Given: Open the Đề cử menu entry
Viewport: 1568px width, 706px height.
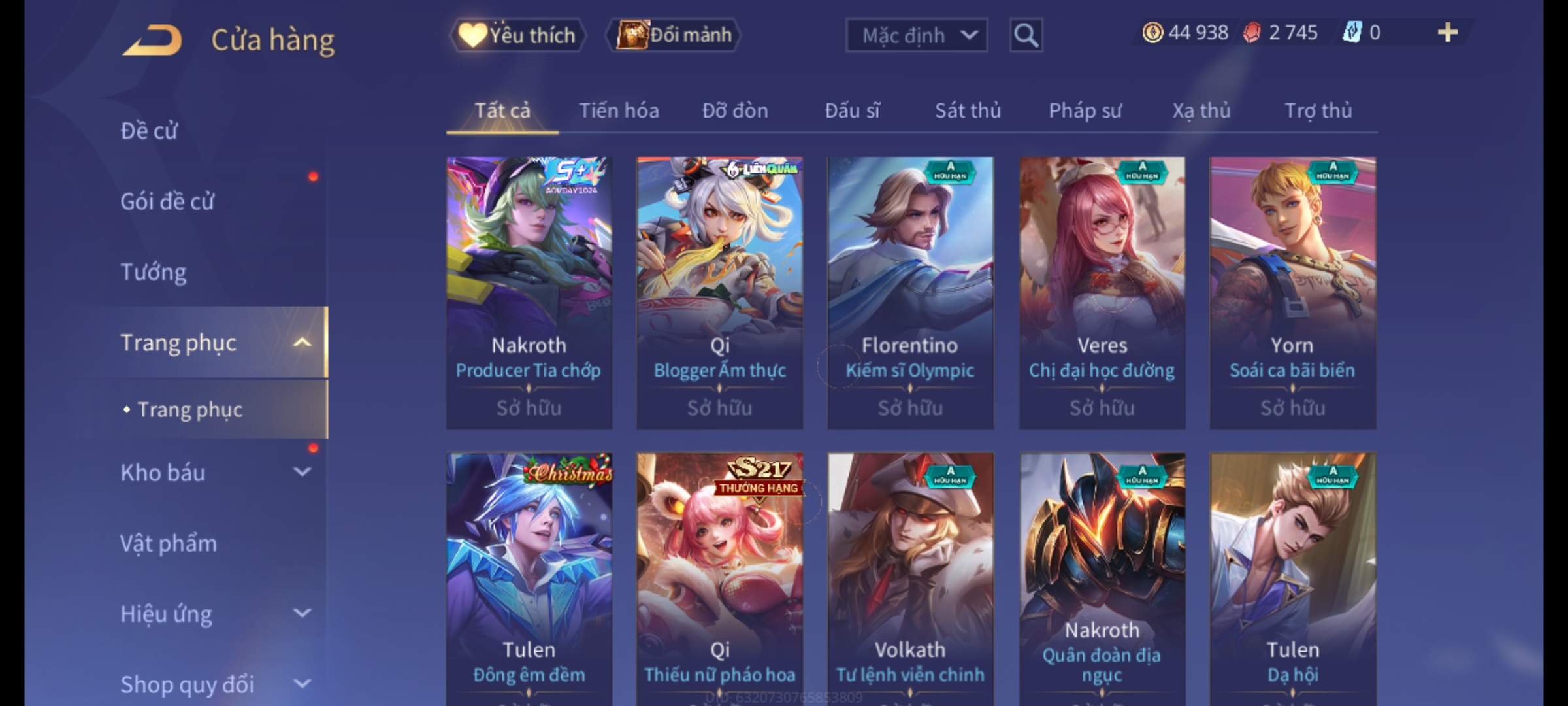Looking at the screenshot, I should click(x=149, y=131).
